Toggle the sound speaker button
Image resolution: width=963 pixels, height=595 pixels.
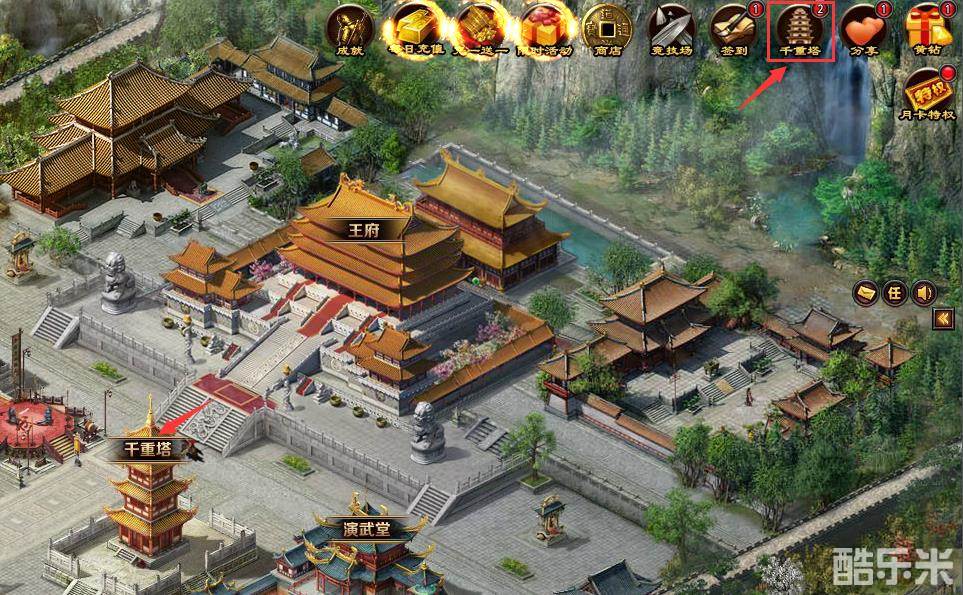point(923,293)
